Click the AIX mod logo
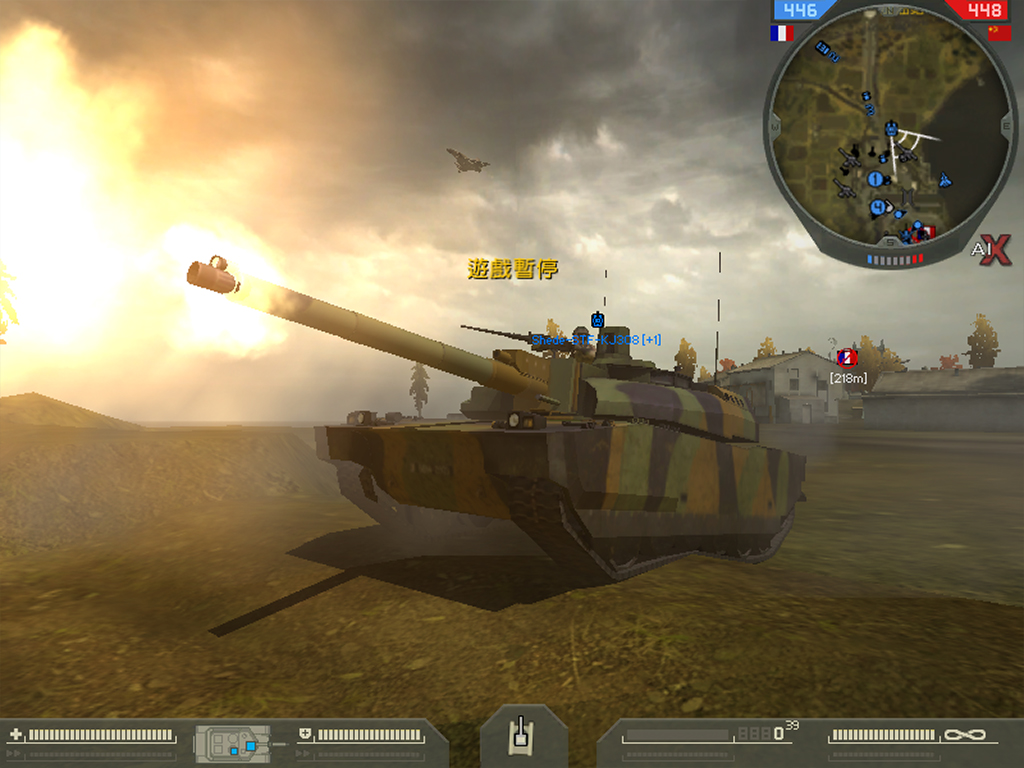The height and width of the screenshot is (768, 1024). tap(989, 251)
